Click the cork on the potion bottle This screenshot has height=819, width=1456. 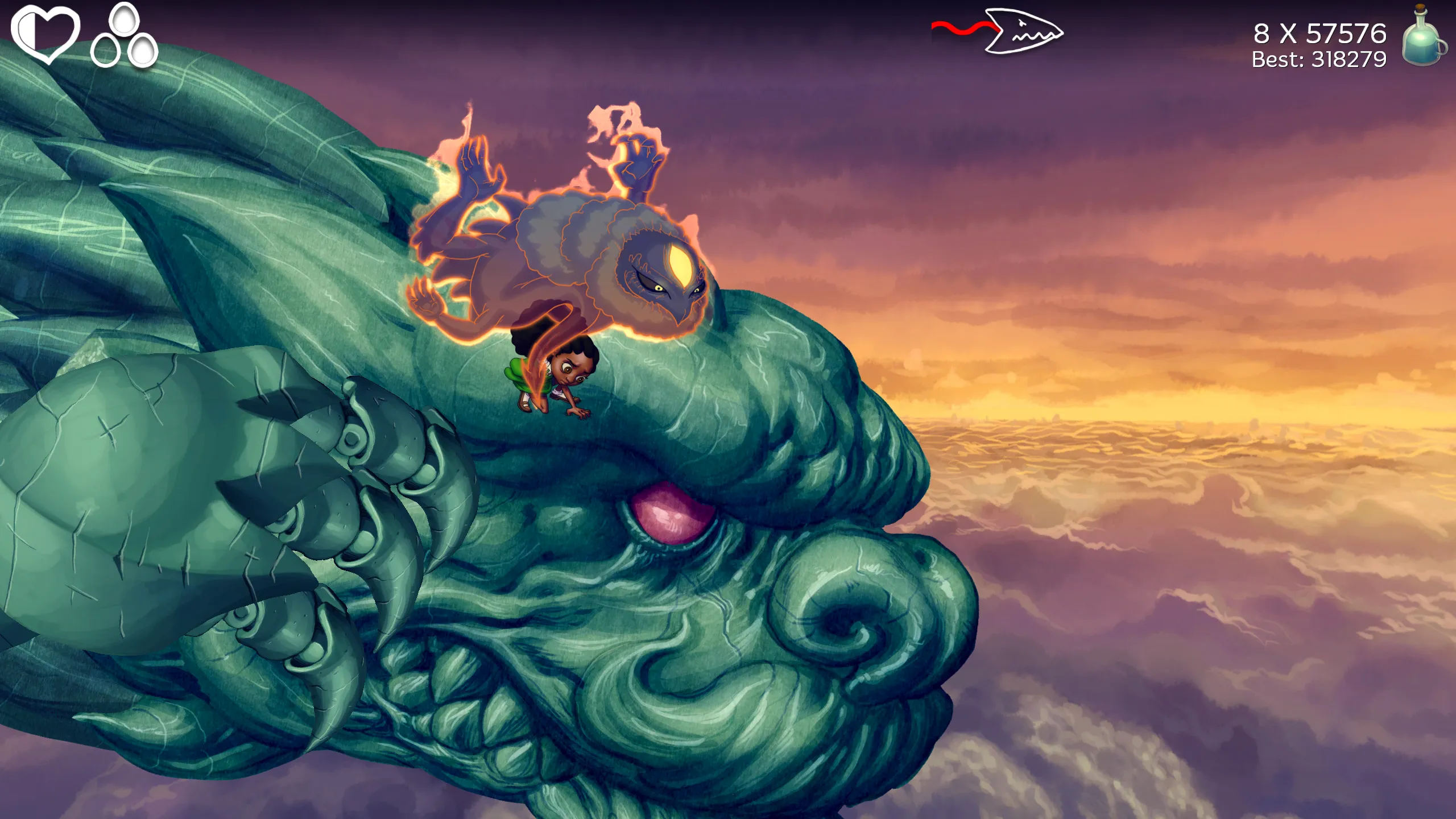tap(1420, 8)
